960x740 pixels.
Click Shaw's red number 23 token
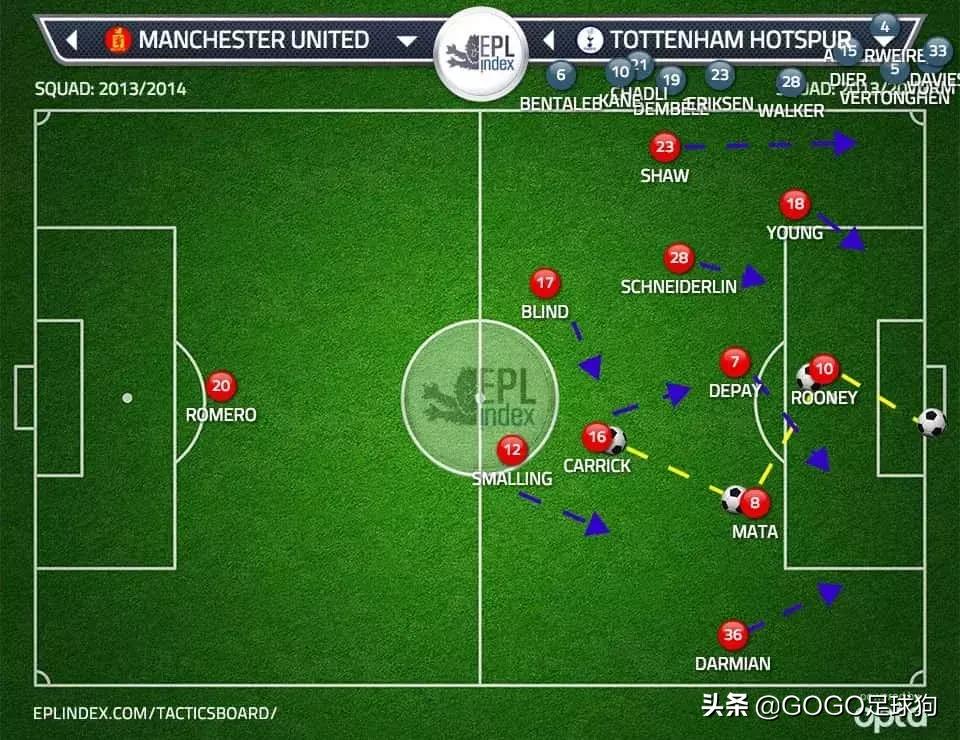[665, 148]
